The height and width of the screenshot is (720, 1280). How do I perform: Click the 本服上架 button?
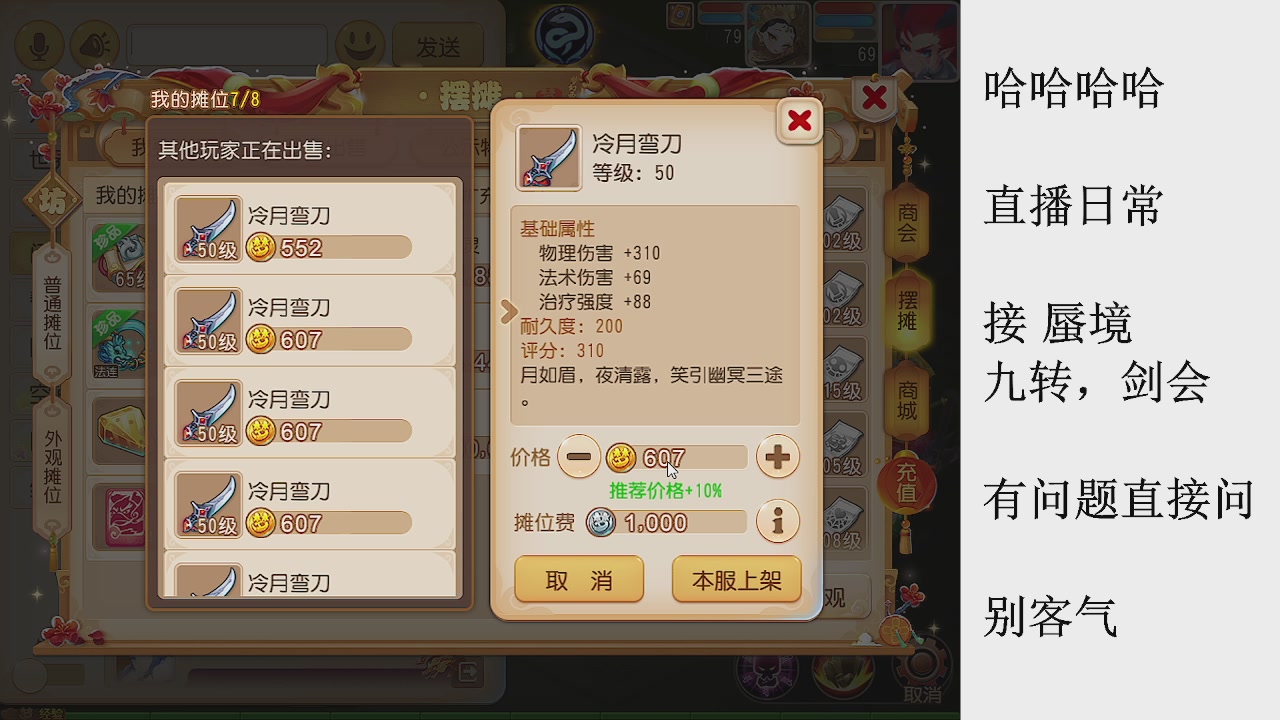pos(736,580)
